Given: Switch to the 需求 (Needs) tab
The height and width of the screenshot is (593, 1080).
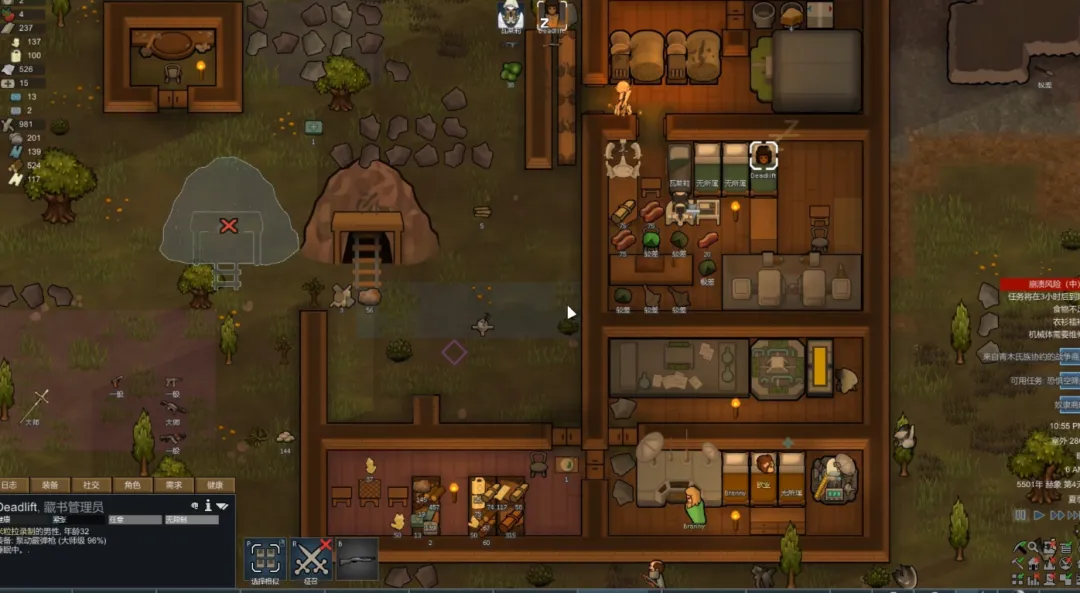Looking at the screenshot, I should (174, 485).
